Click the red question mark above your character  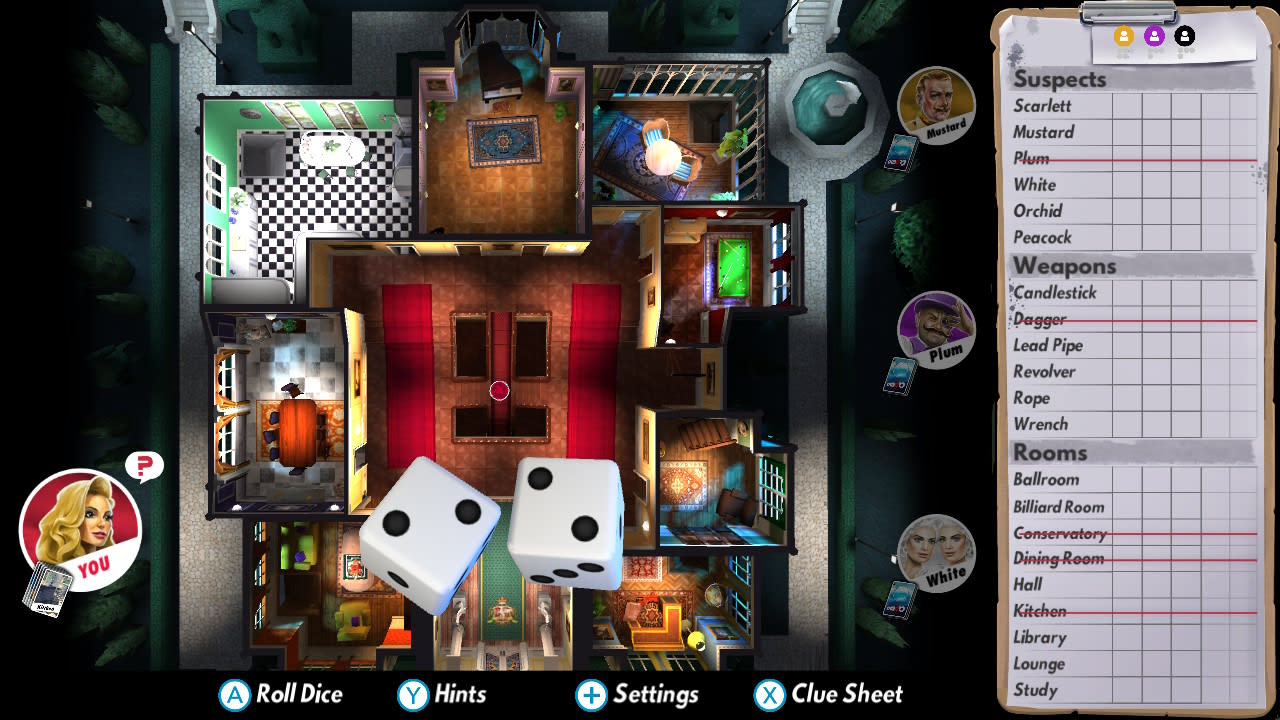point(143,465)
